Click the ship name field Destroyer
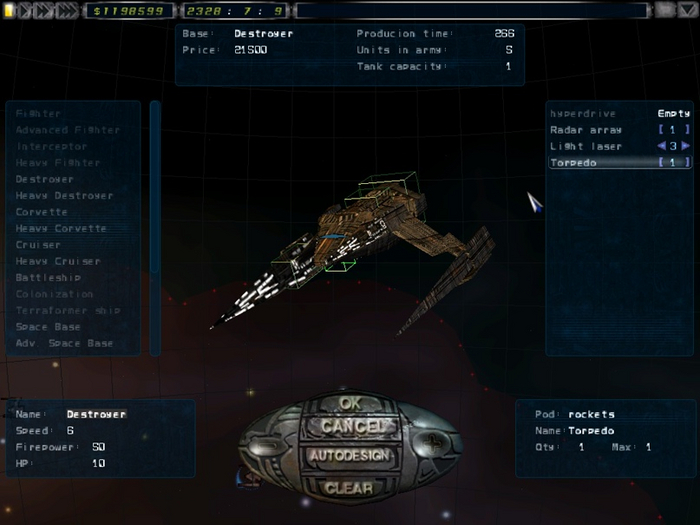Image resolution: width=700 pixels, height=525 pixels. (96, 414)
